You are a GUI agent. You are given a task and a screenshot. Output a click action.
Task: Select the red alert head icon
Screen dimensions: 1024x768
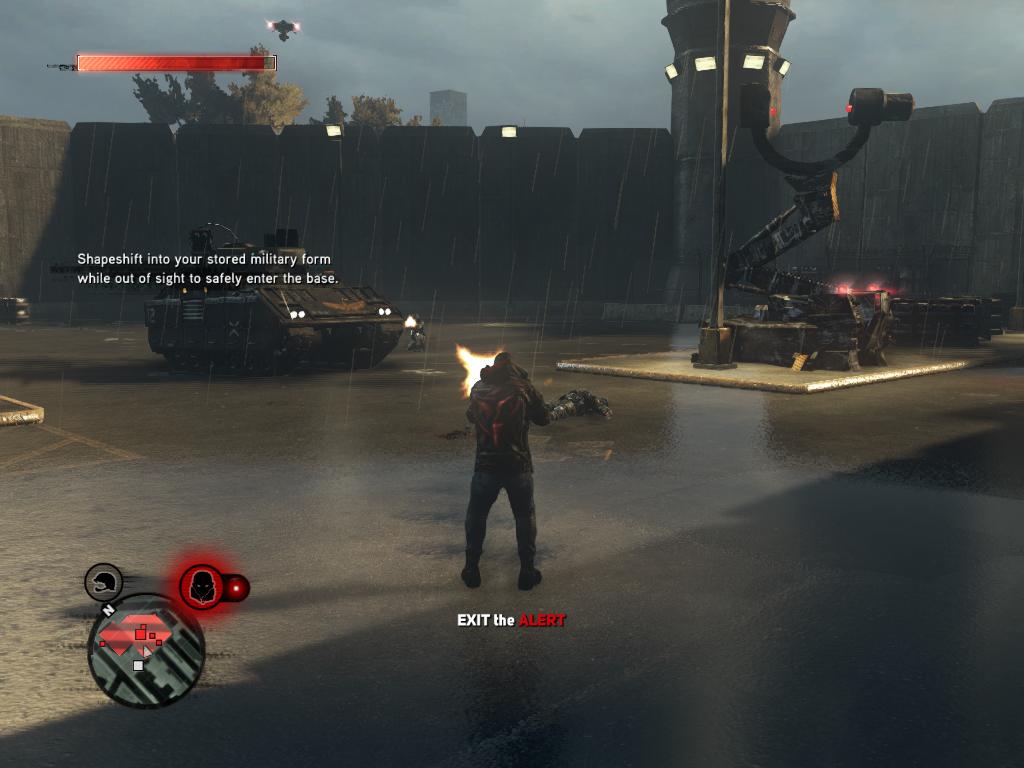(202, 586)
